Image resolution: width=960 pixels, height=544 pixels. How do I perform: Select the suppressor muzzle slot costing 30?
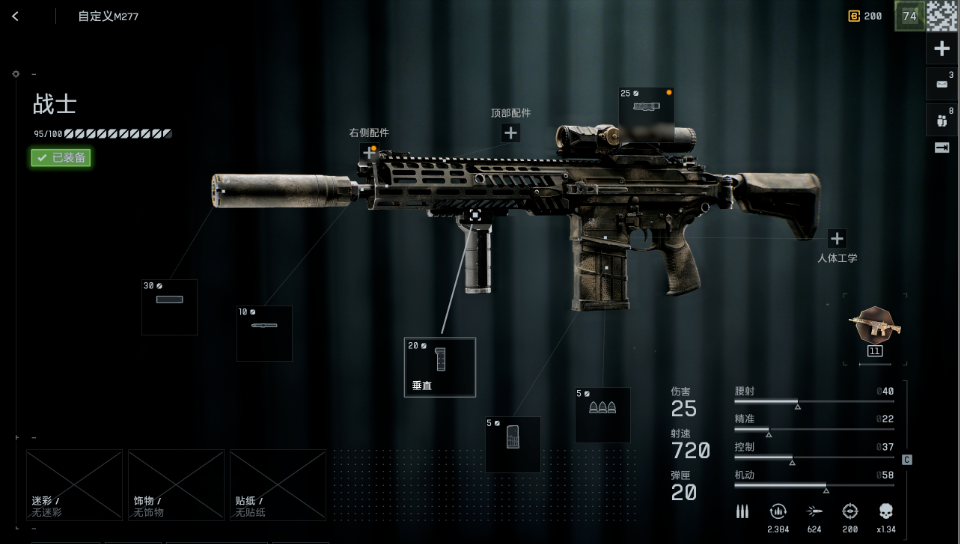click(x=169, y=306)
